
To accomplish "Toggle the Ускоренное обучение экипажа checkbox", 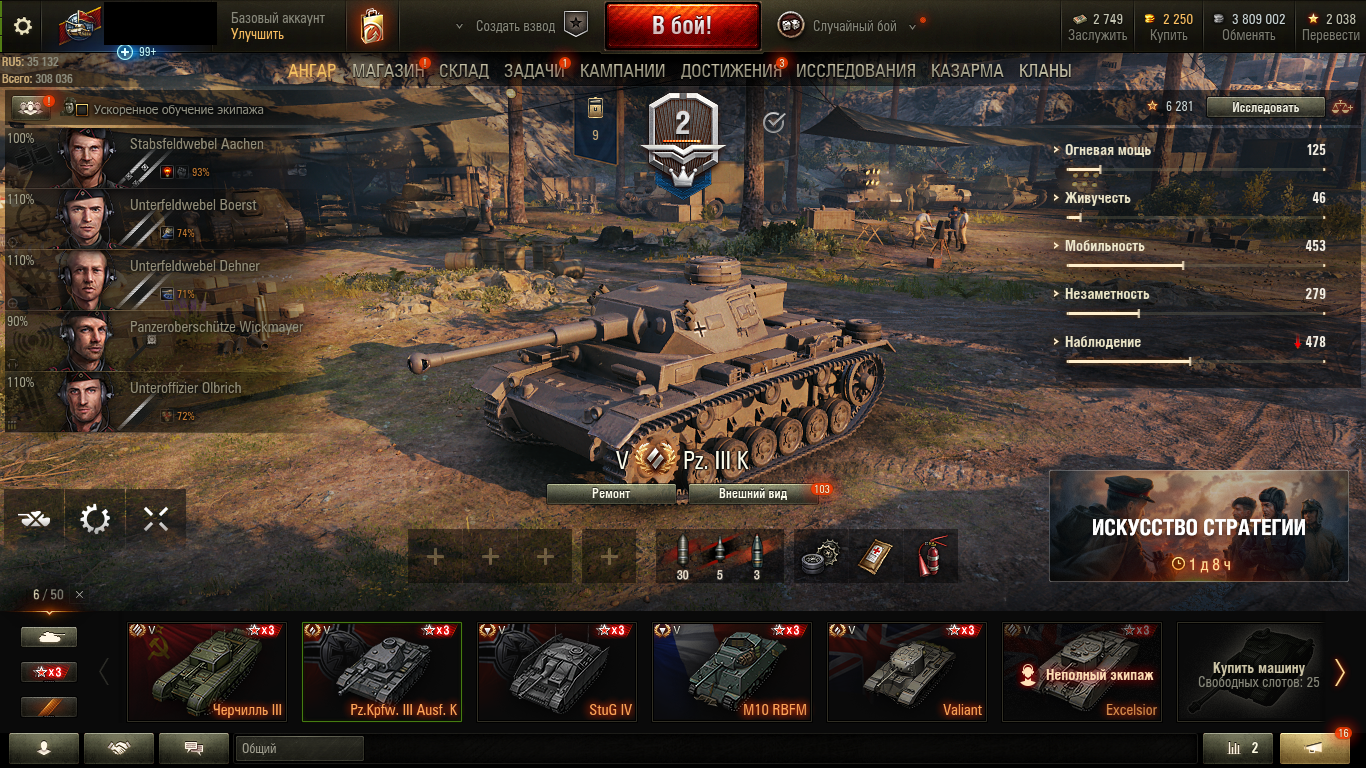I will 83,109.
